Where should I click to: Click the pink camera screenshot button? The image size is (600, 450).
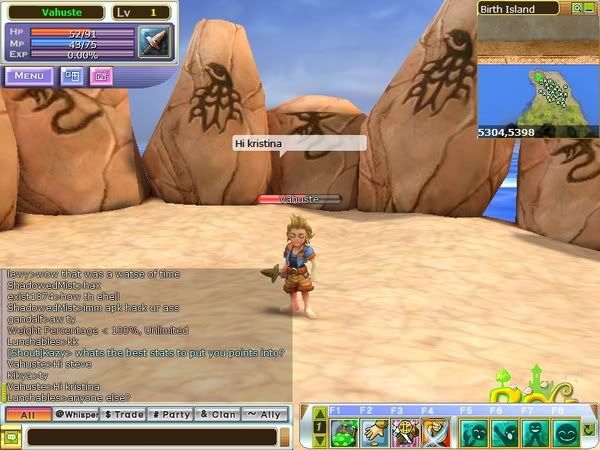point(101,75)
